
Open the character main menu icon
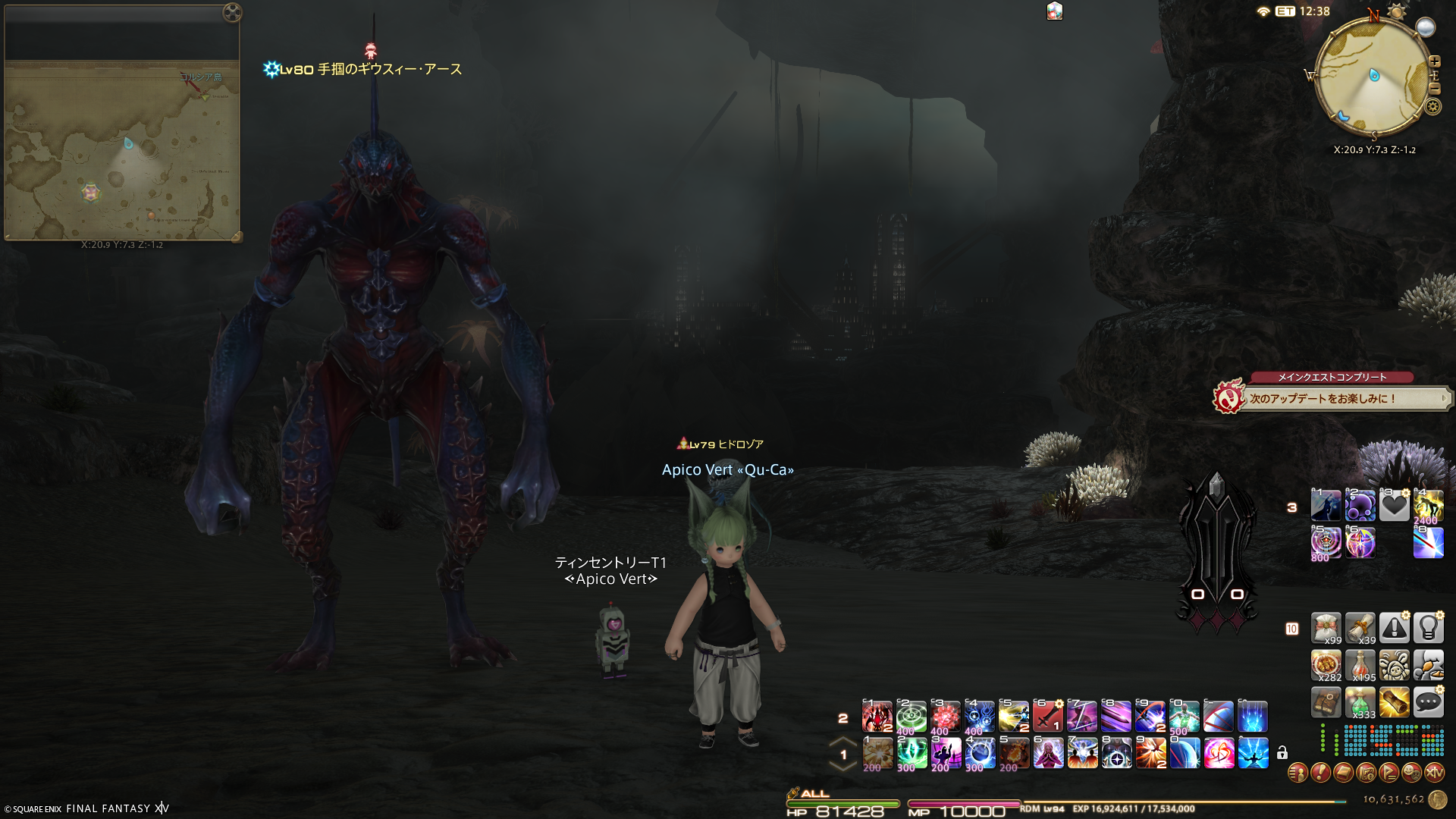tap(1298, 773)
